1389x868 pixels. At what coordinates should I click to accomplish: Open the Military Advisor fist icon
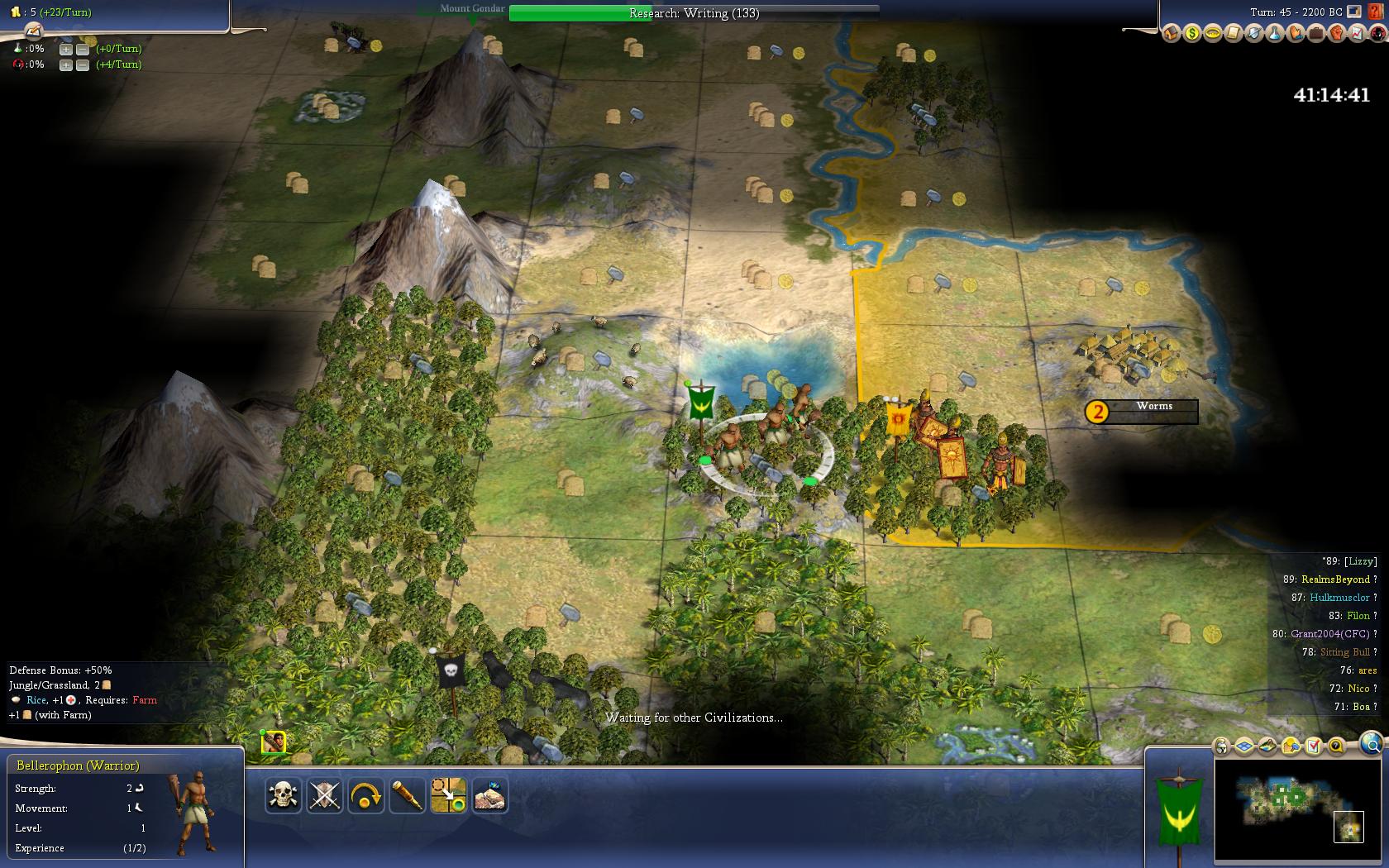click(1336, 34)
